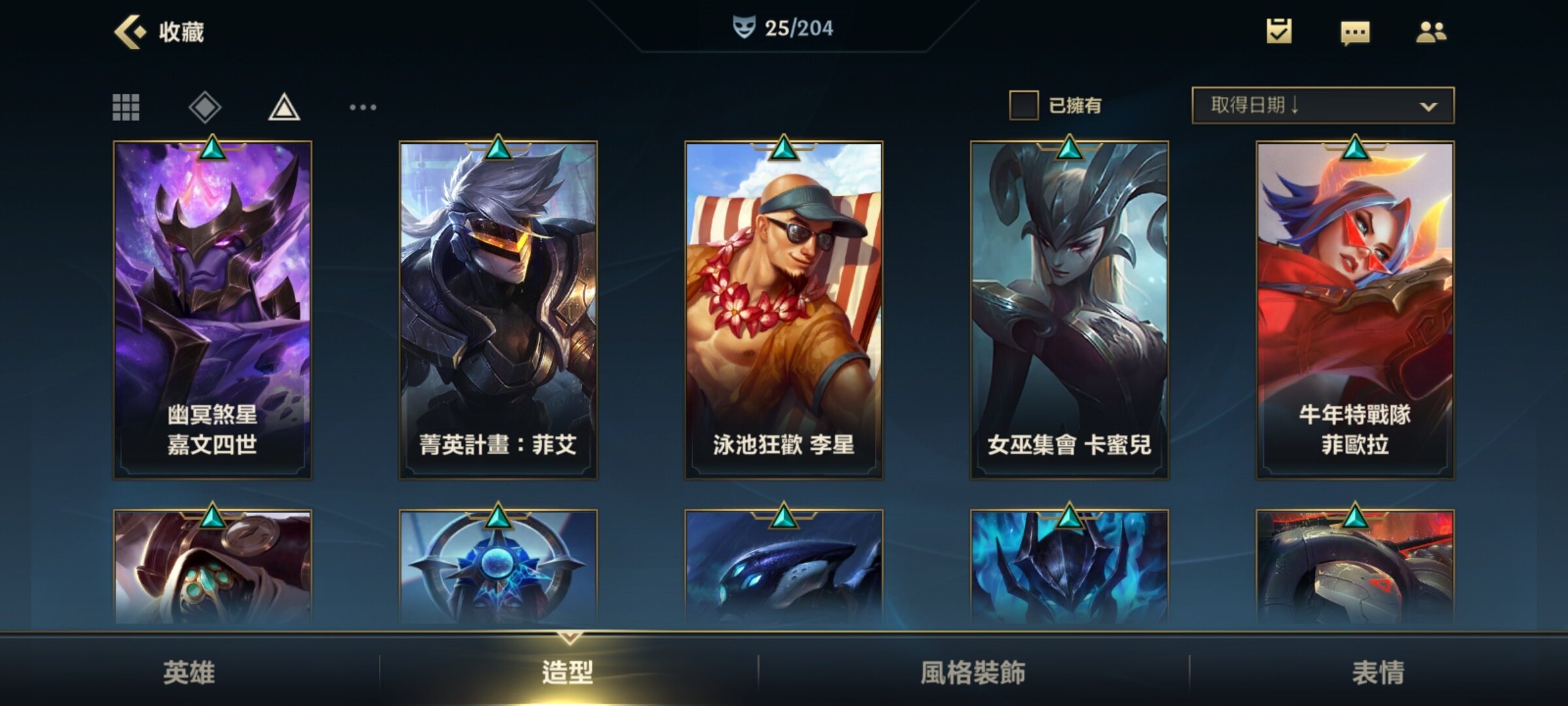Pick the 牛年特戰隊 菲歐拉 skin card
This screenshot has height=706, width=1568.
tap(1354, 311)
